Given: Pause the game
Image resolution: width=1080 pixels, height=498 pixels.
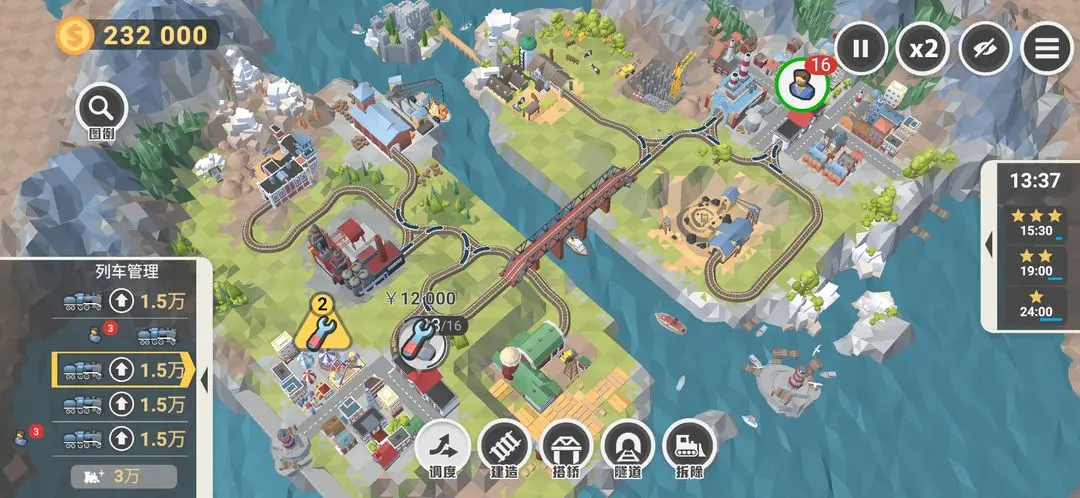Looking at the screenshot, I should click(861, 48).
